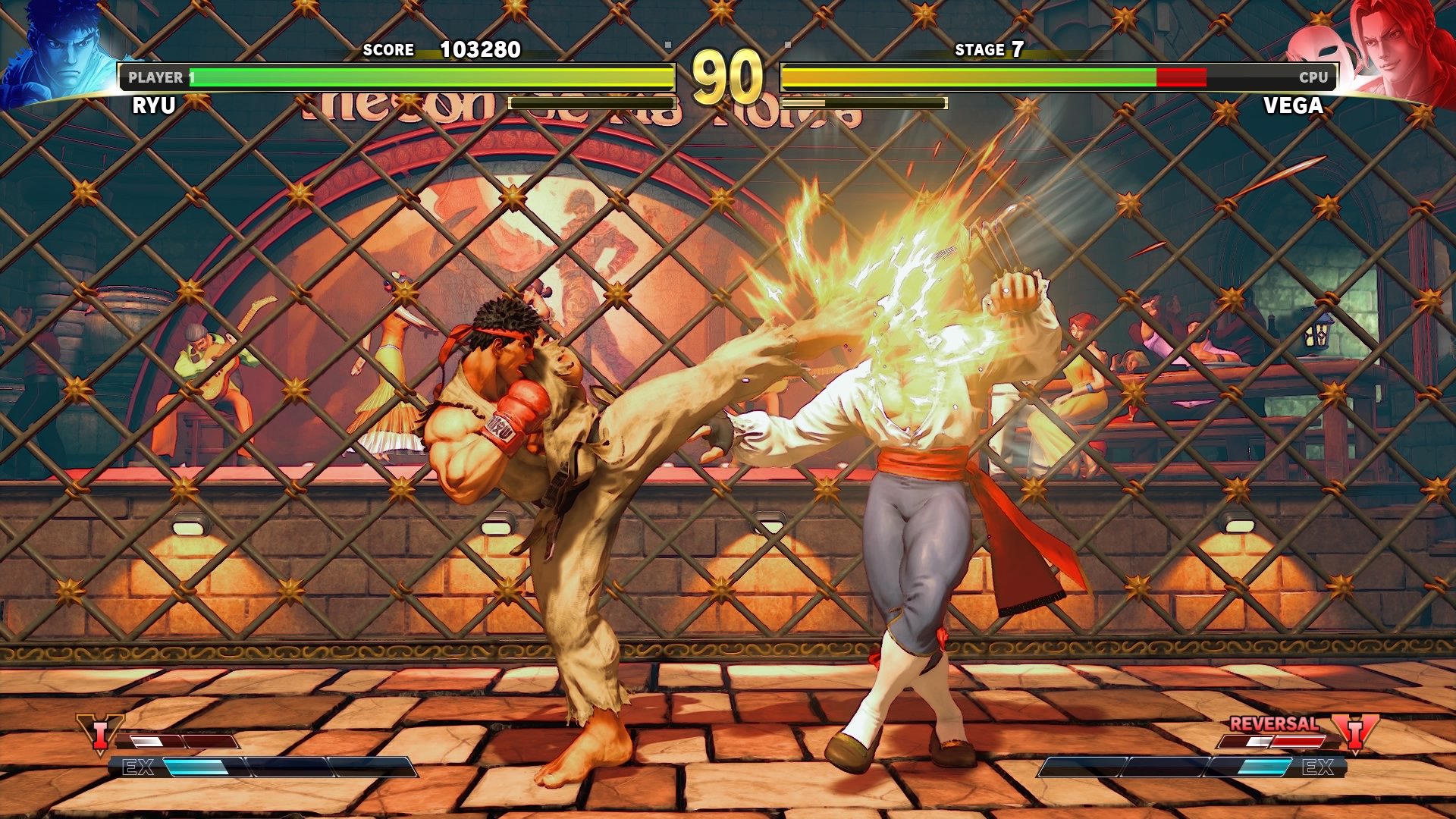Click the STAGE 7 indicator
Viewport: 1456px width, 819px height.
(990, 50)
